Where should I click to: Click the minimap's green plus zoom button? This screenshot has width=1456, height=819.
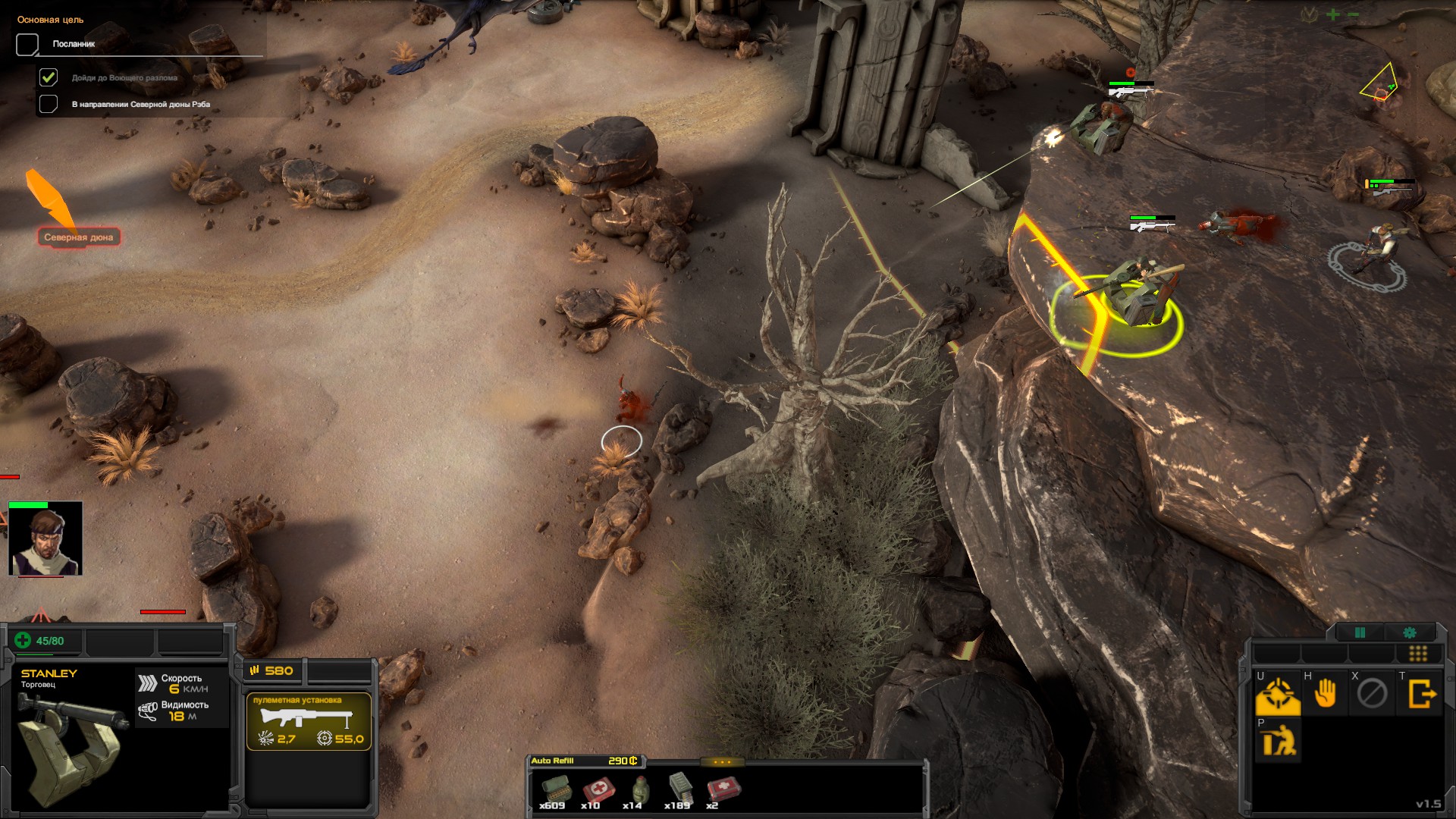coord(1333,14)
